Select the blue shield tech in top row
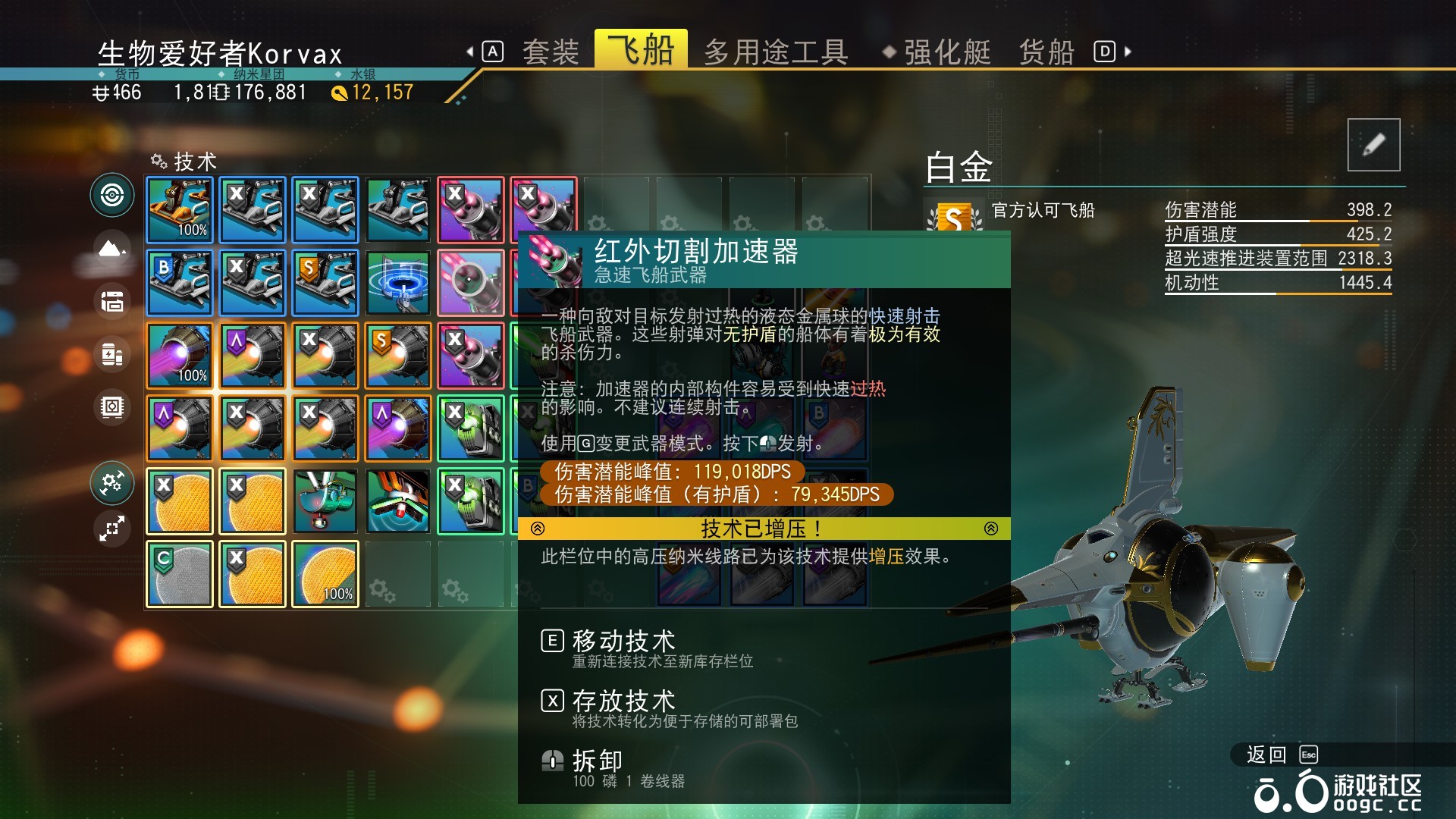This screenshot has height=819, width=1456. click(x=179, y=283)
